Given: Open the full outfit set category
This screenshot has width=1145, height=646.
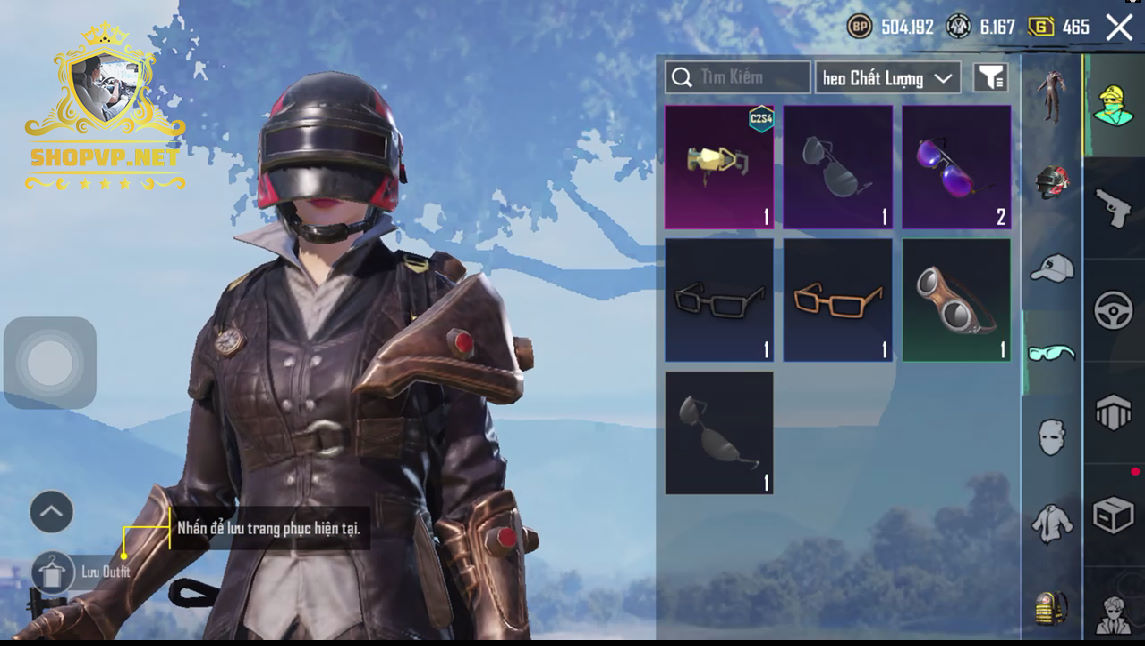Looking at the screenshot, I should click(x=1051, y=97).
